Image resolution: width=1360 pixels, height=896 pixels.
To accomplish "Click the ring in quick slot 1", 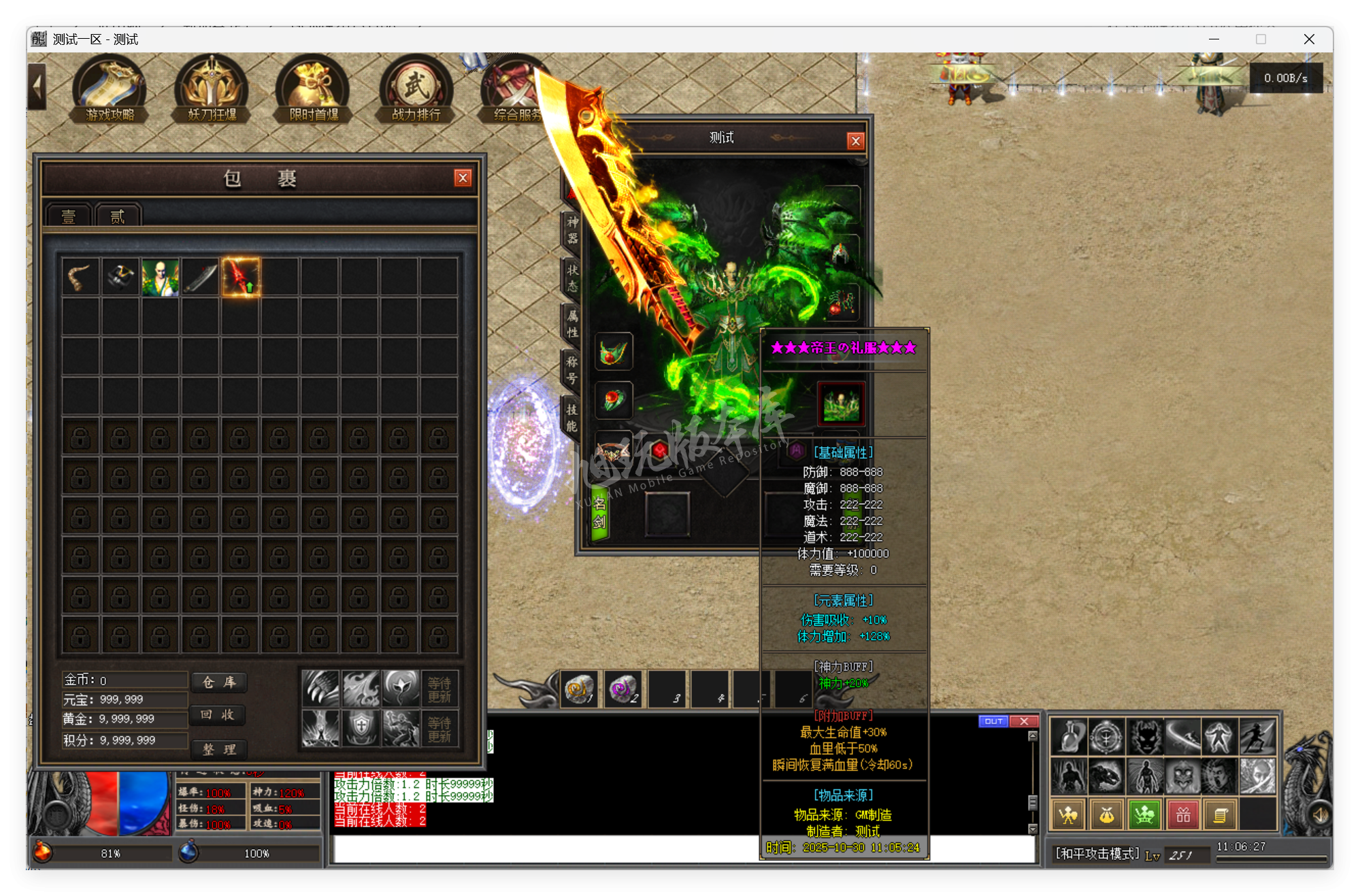I will pos(579,688).
